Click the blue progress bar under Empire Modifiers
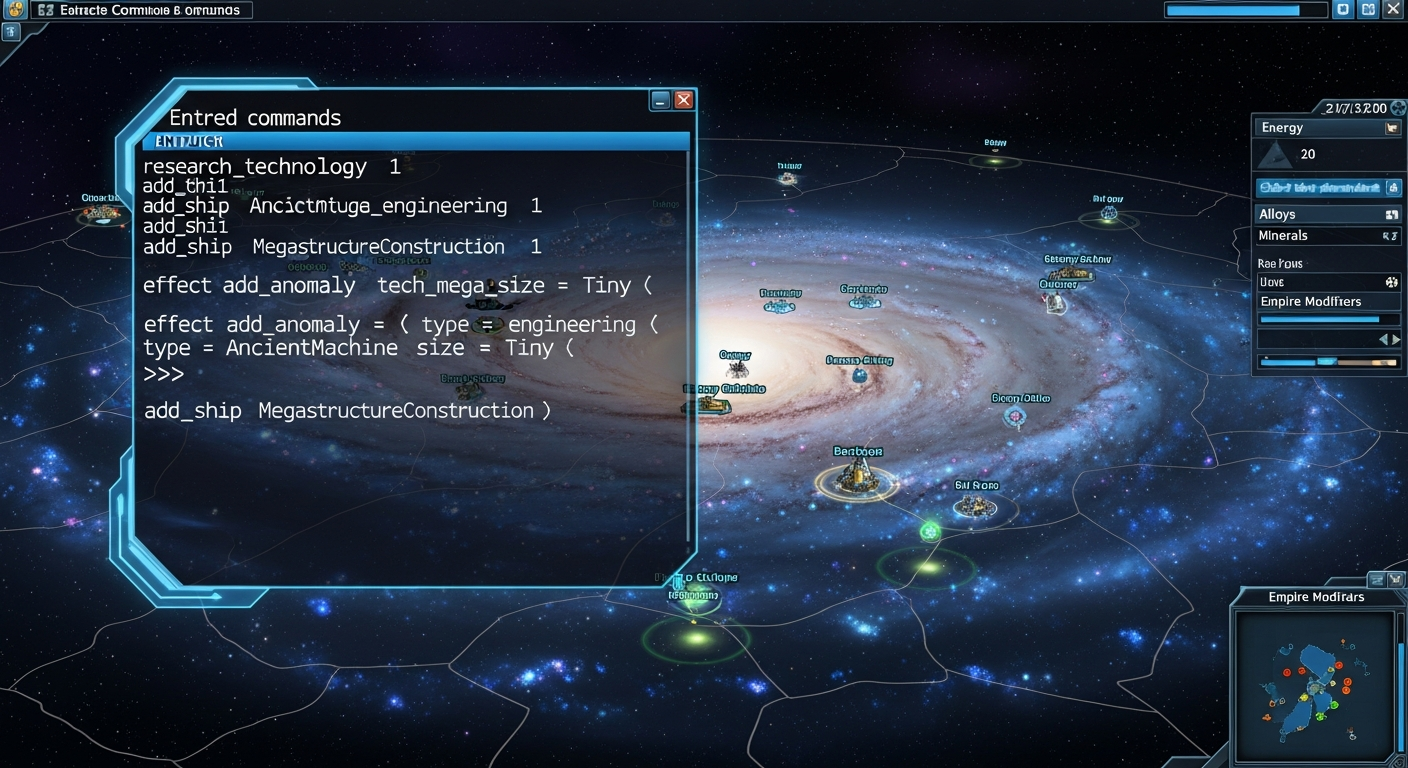 tap(1322, 319)
